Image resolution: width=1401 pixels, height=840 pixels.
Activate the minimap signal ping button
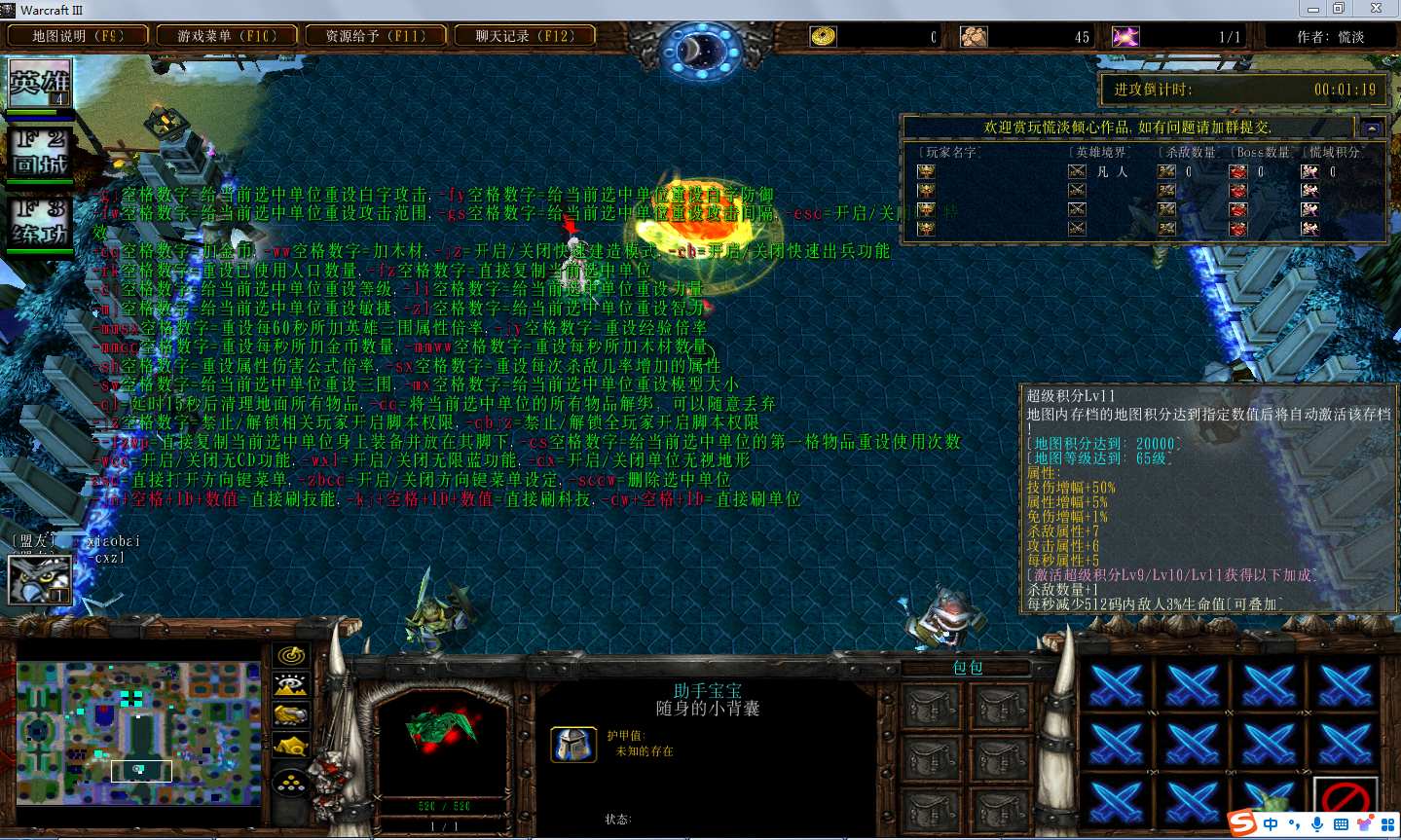[x=291, y=656]
